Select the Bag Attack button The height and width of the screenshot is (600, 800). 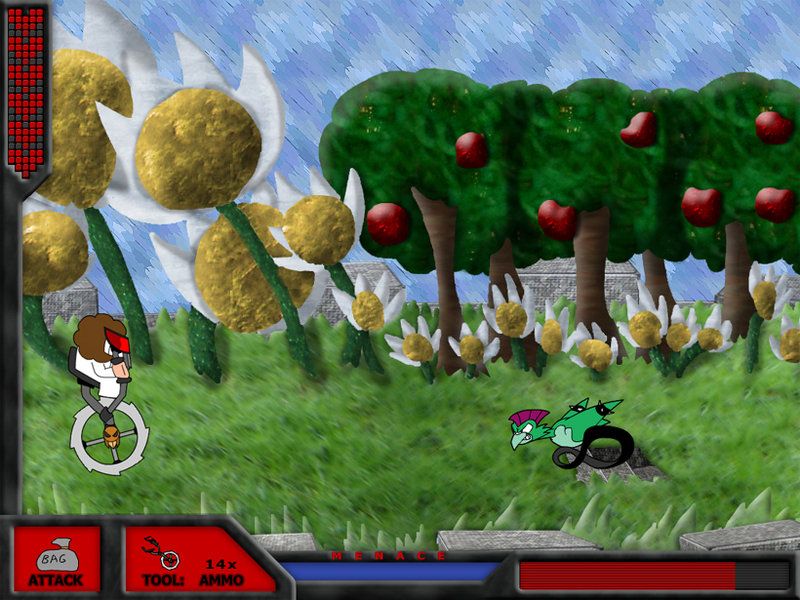pyautogui.click(x=56, y=559)
